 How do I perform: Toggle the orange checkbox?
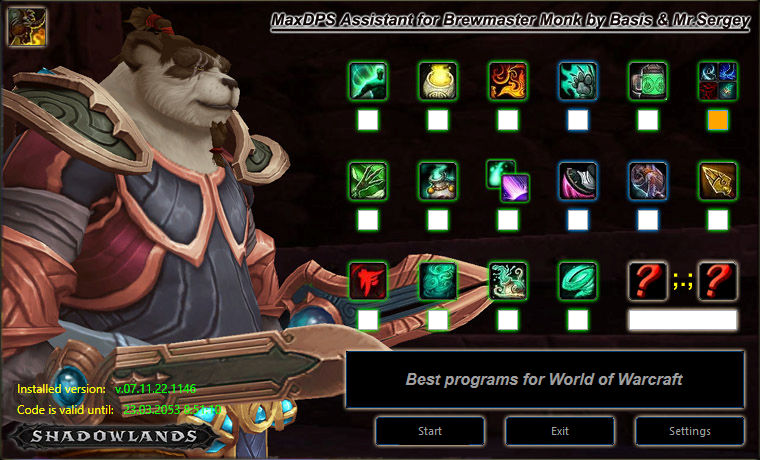(x=717, y=121)
